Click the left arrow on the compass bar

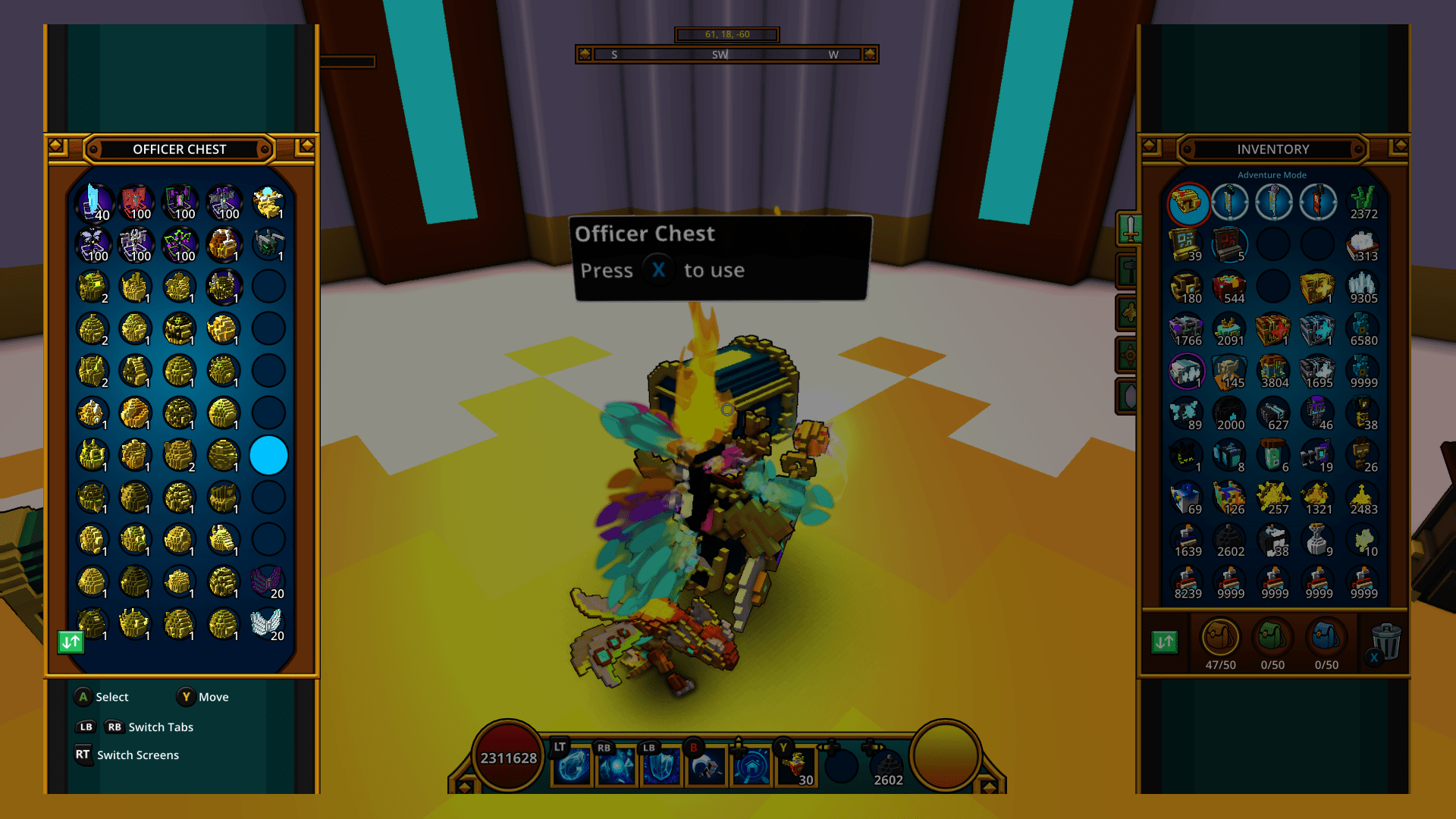click(585, 54)
